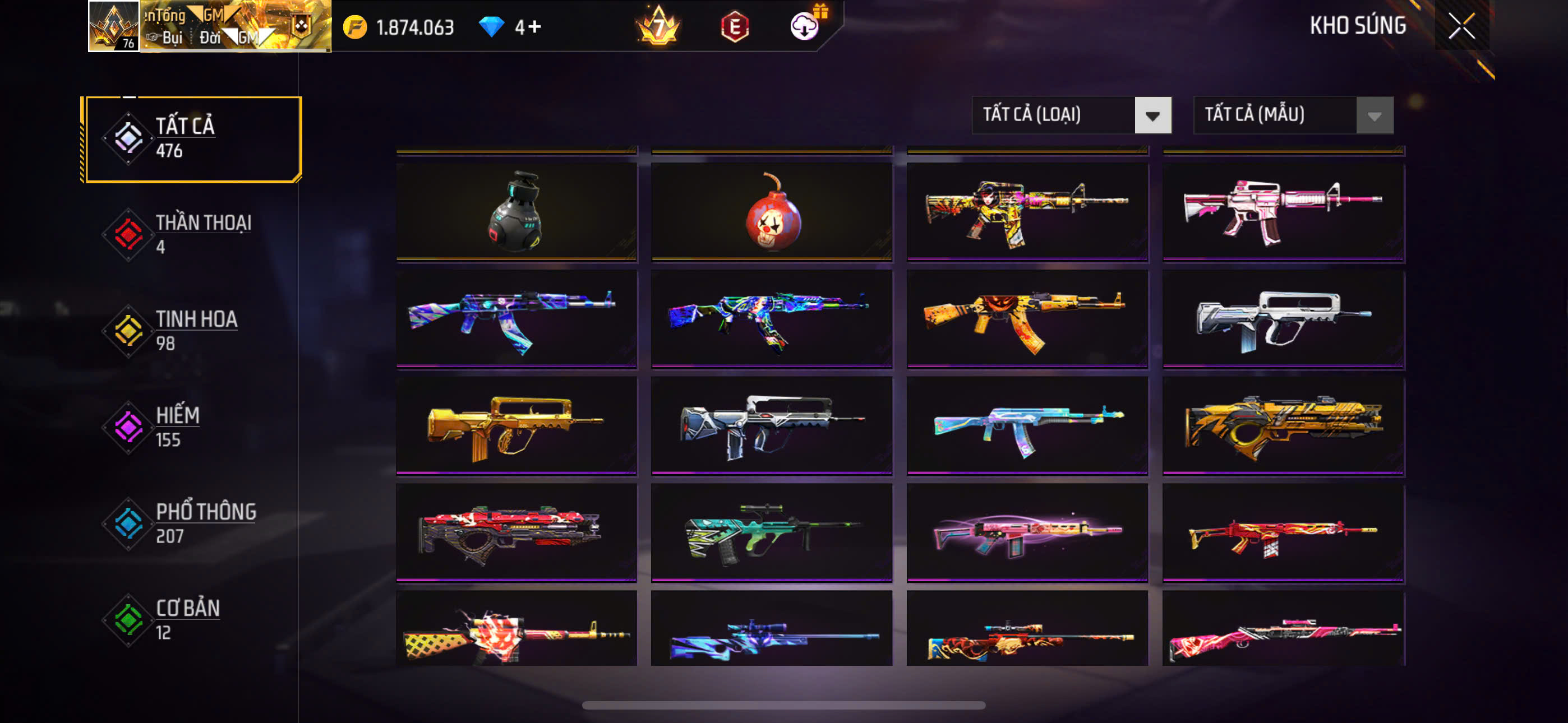Click the red E badge icon
The height and width of the screenshot is (723, 1568).
pyautogui.click(x=735, y=27)
